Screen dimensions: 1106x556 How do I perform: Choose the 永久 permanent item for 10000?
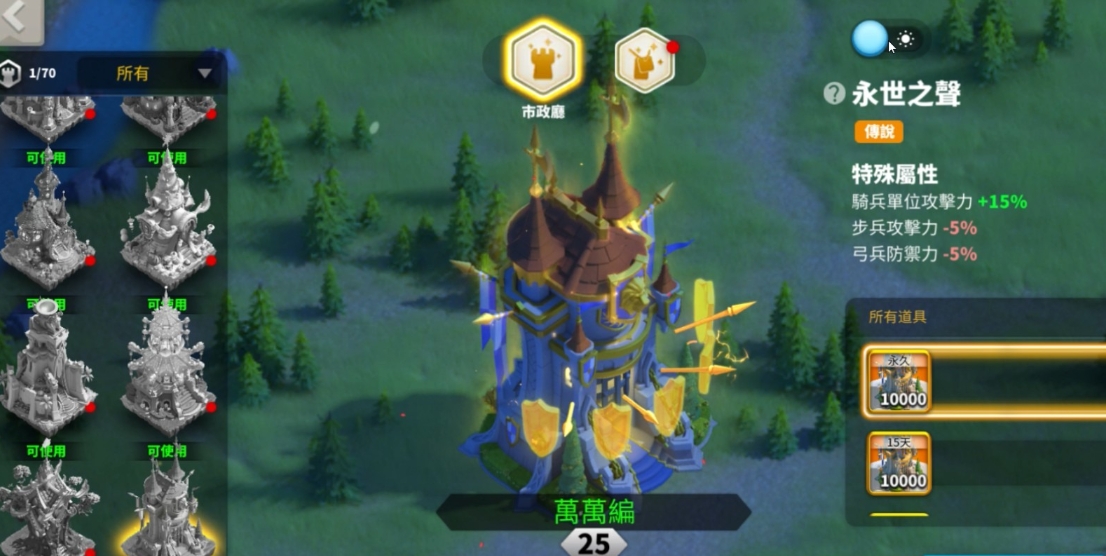[x=899, y=381]
